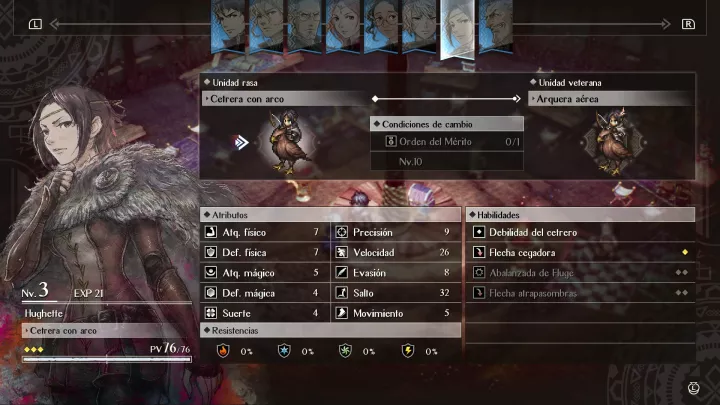Switch to the red-haired woman portrait
The image size is (720, 405).
click(x=343, y=24)
